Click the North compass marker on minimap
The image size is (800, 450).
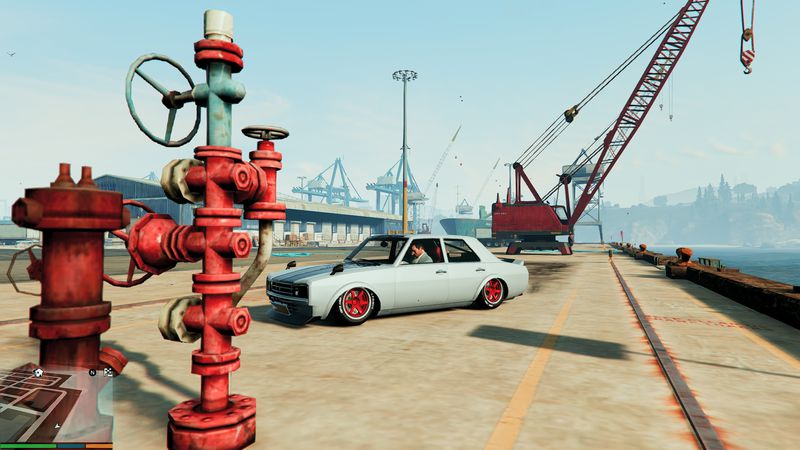point(91,372)
